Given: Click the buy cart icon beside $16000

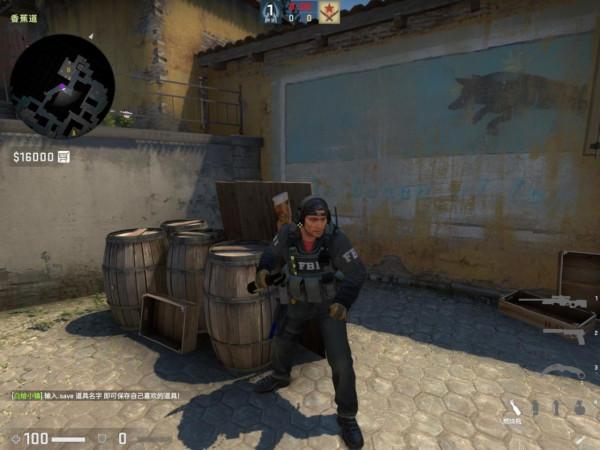Looking at the screenshot, I should (64, 157).
